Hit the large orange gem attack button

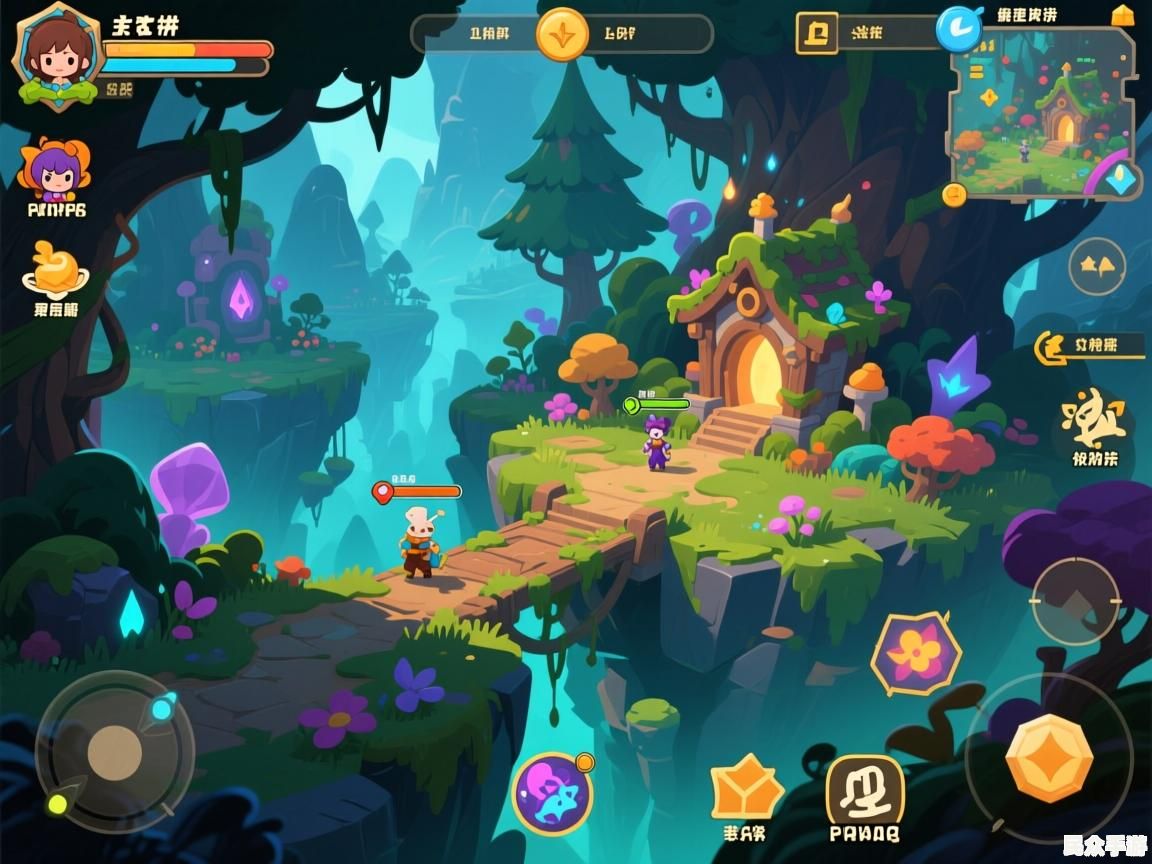(1048, 758)
